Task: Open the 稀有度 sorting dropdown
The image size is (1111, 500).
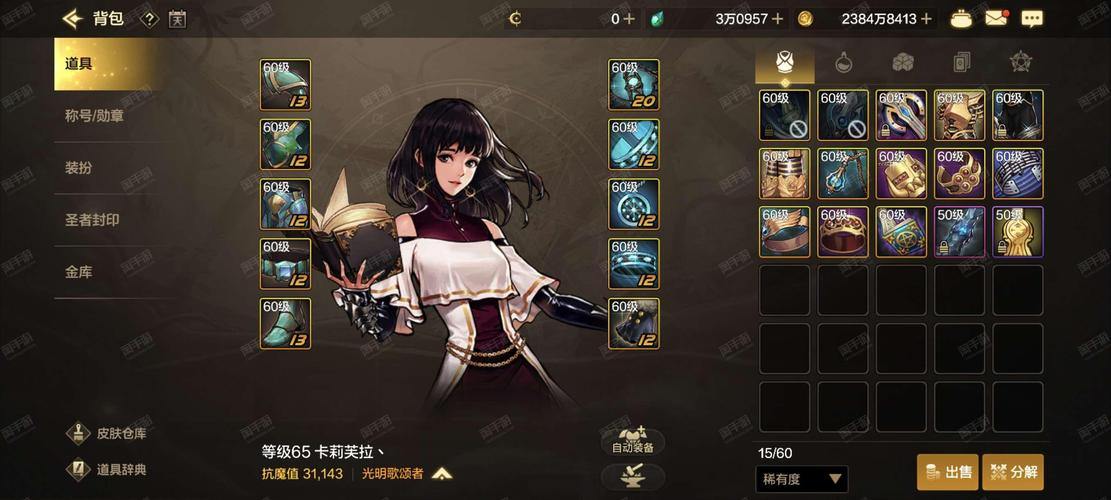Action: (802, 479)
